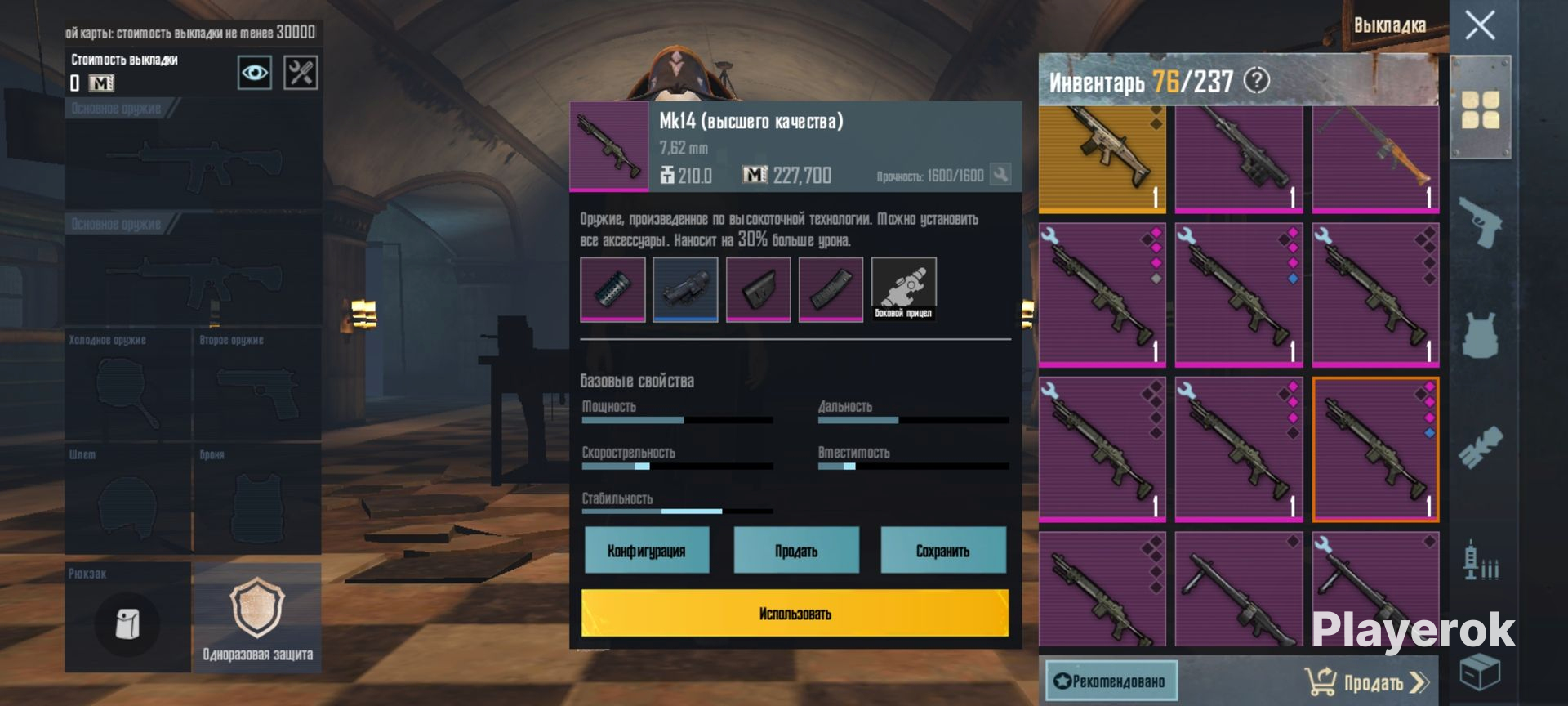1568x706 pixels.
Task: Open the One-time protection shield slot
Action: (x=257, y=617)
